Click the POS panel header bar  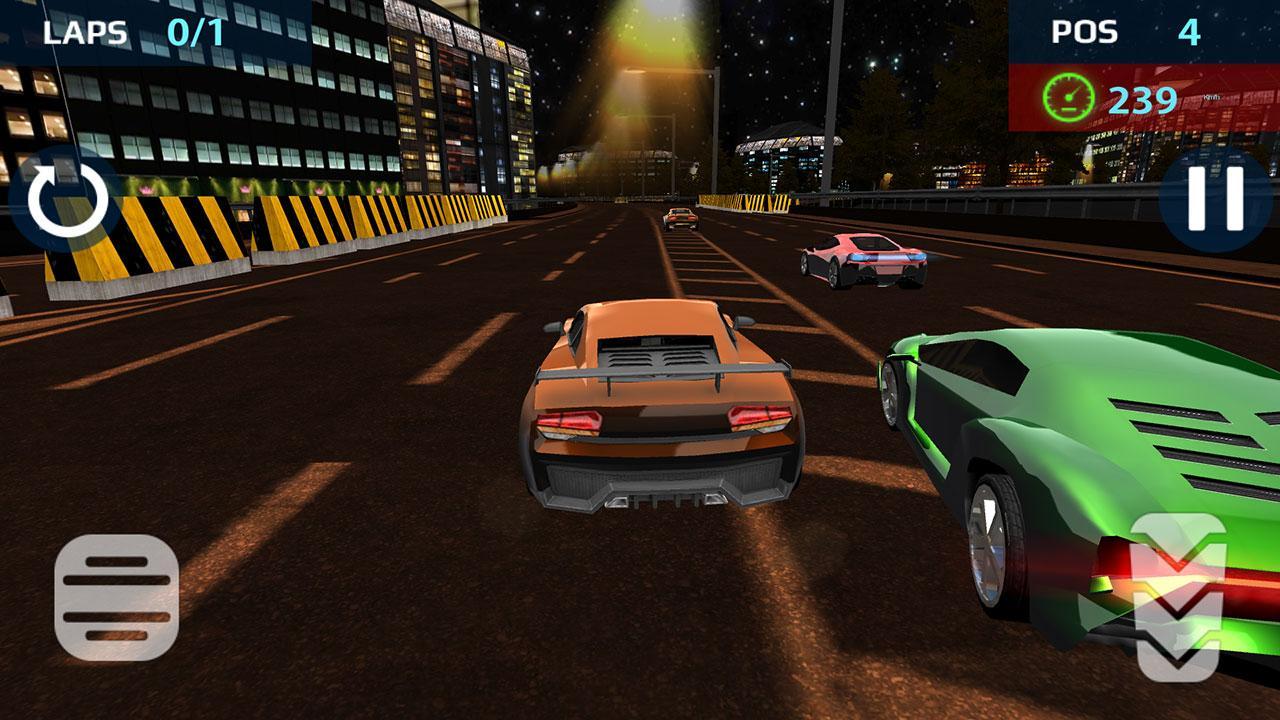pyautogui.click(x=1140, y=30)
